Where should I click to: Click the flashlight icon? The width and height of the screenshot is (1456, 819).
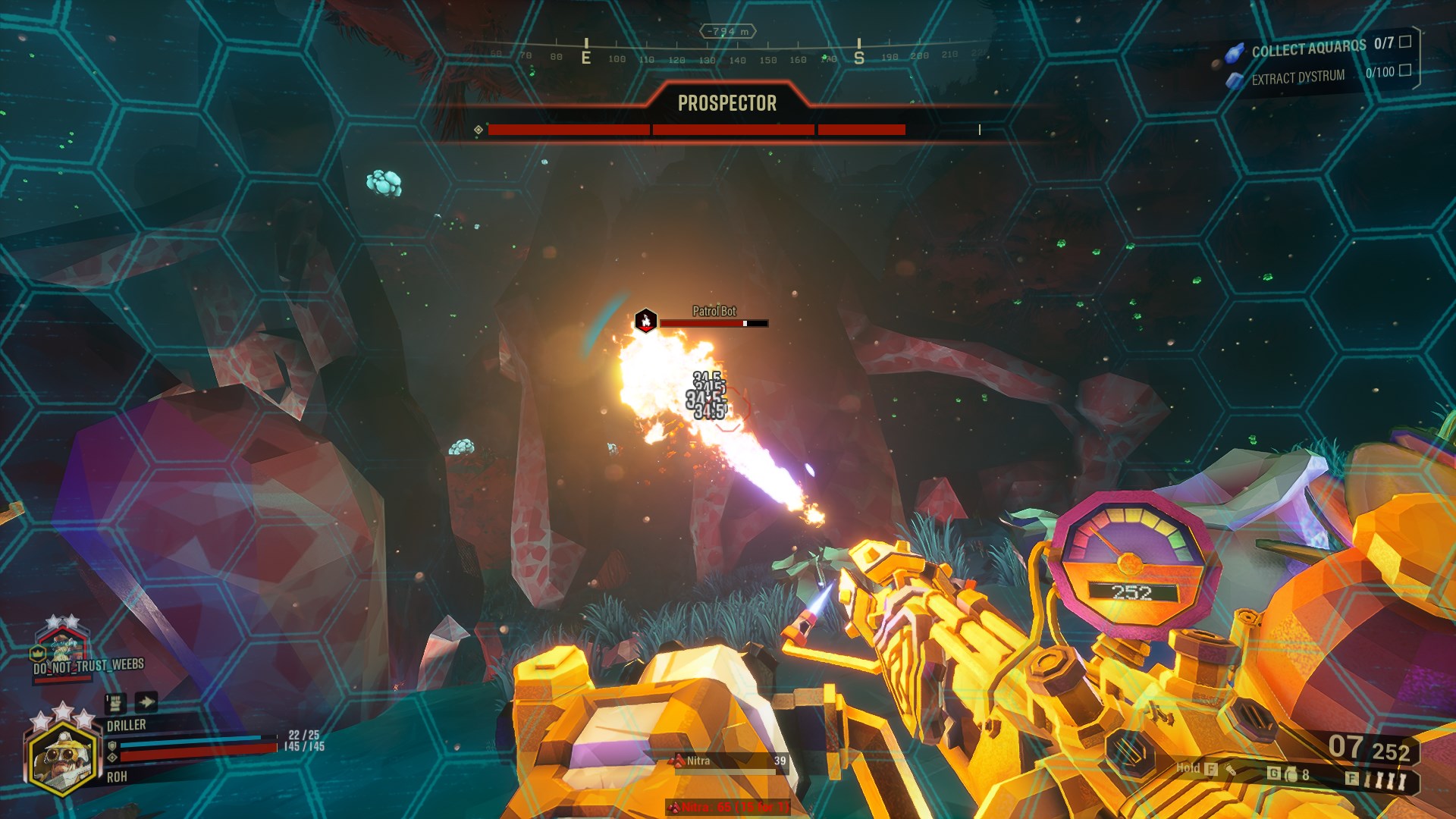coord(1231,770)
